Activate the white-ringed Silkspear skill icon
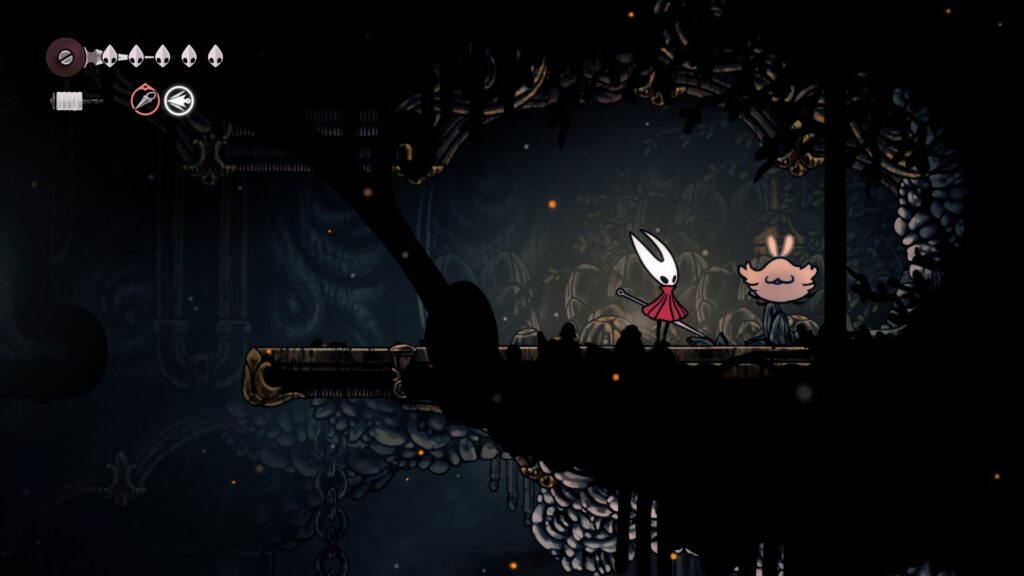 coord(179,100)
